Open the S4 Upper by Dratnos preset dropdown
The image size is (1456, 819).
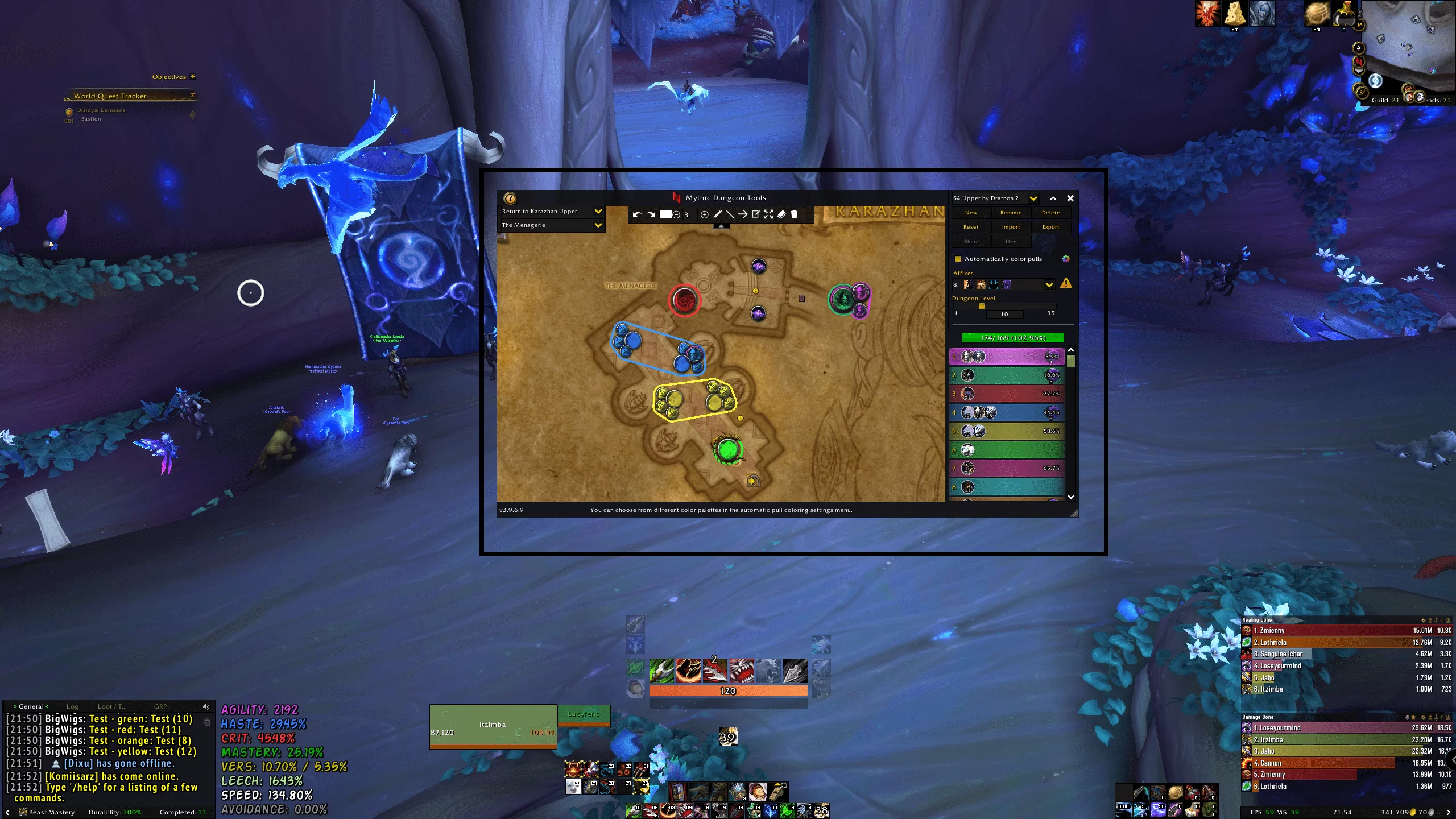click(x=1033, y=198)
